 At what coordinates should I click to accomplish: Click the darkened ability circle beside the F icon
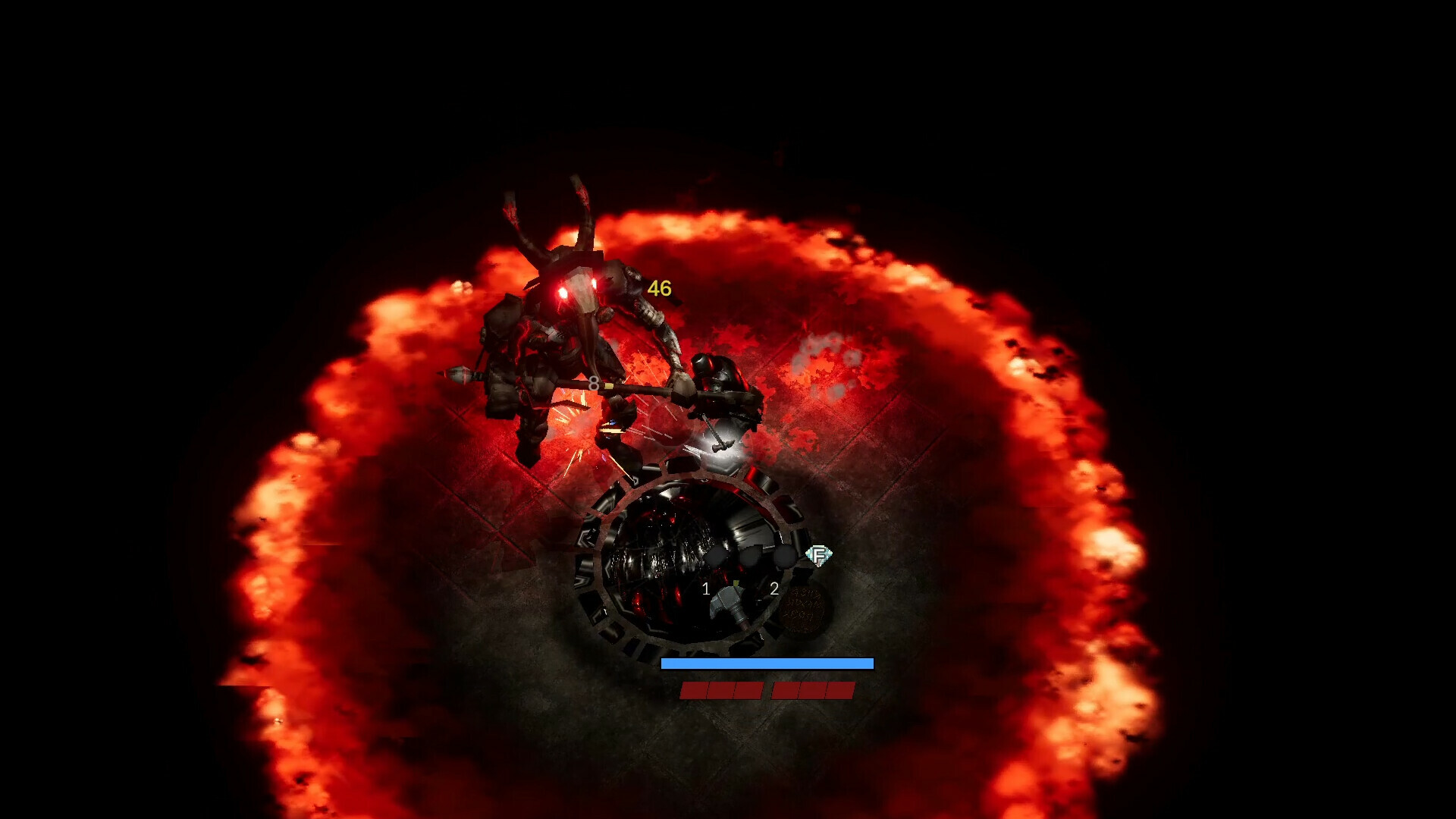coord(785,556)
